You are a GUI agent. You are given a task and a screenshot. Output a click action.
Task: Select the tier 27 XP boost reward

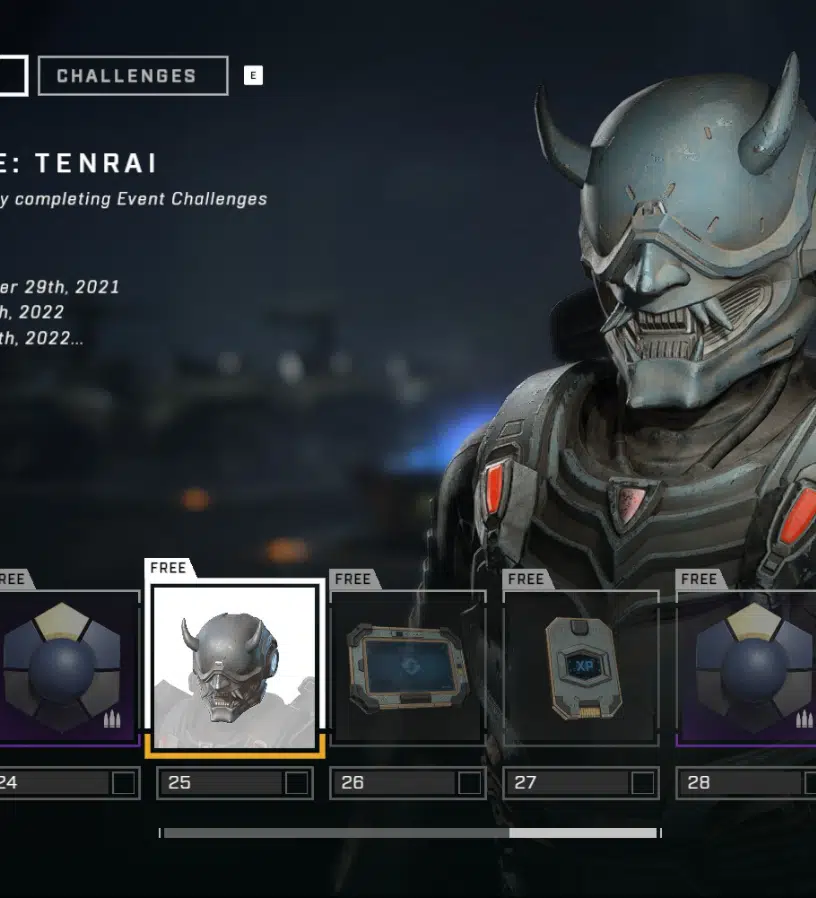581,666
